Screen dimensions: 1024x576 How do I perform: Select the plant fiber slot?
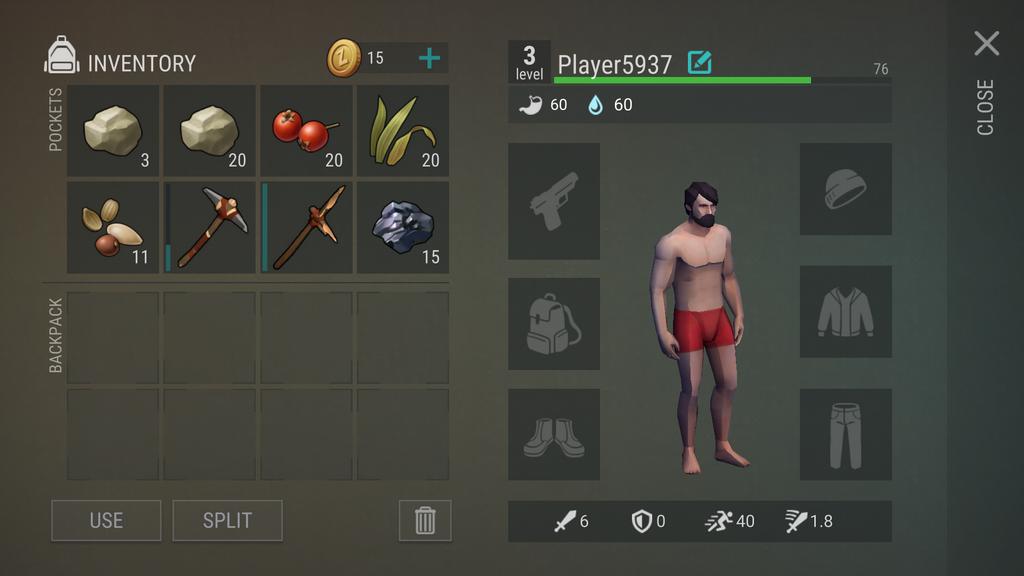[402, 131]
